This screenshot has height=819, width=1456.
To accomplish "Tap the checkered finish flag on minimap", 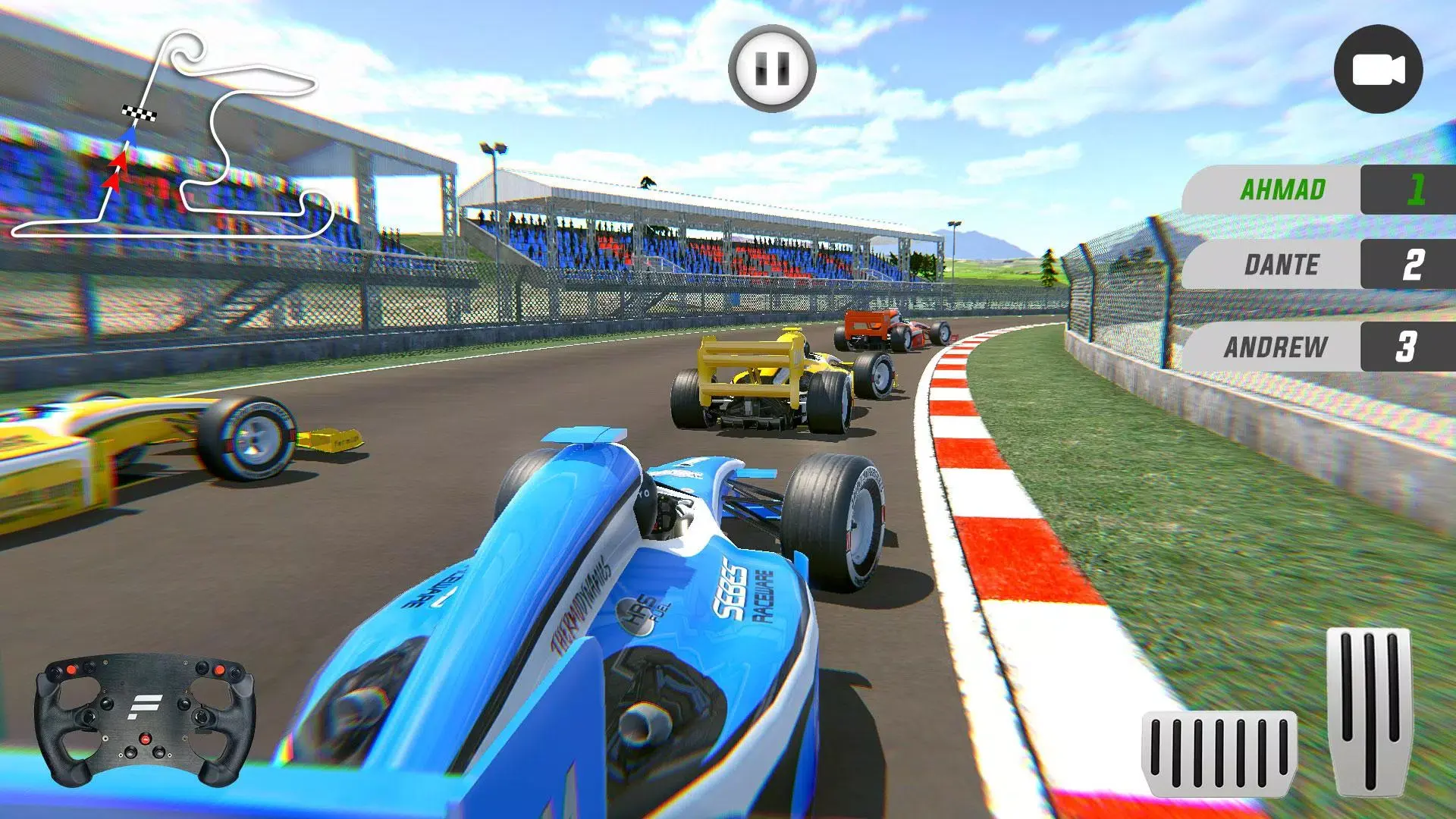I will [x=139, y=114].
